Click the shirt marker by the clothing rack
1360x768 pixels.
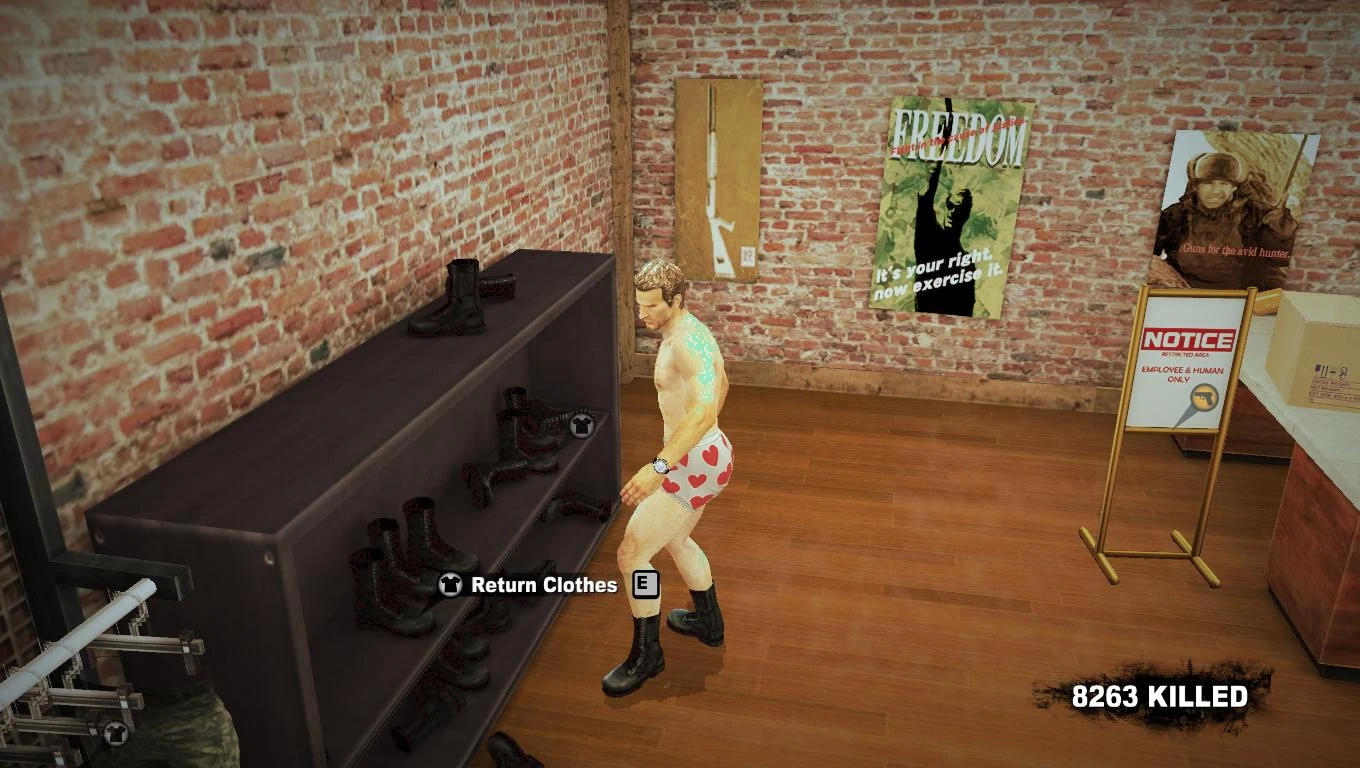tap(116, 733)
